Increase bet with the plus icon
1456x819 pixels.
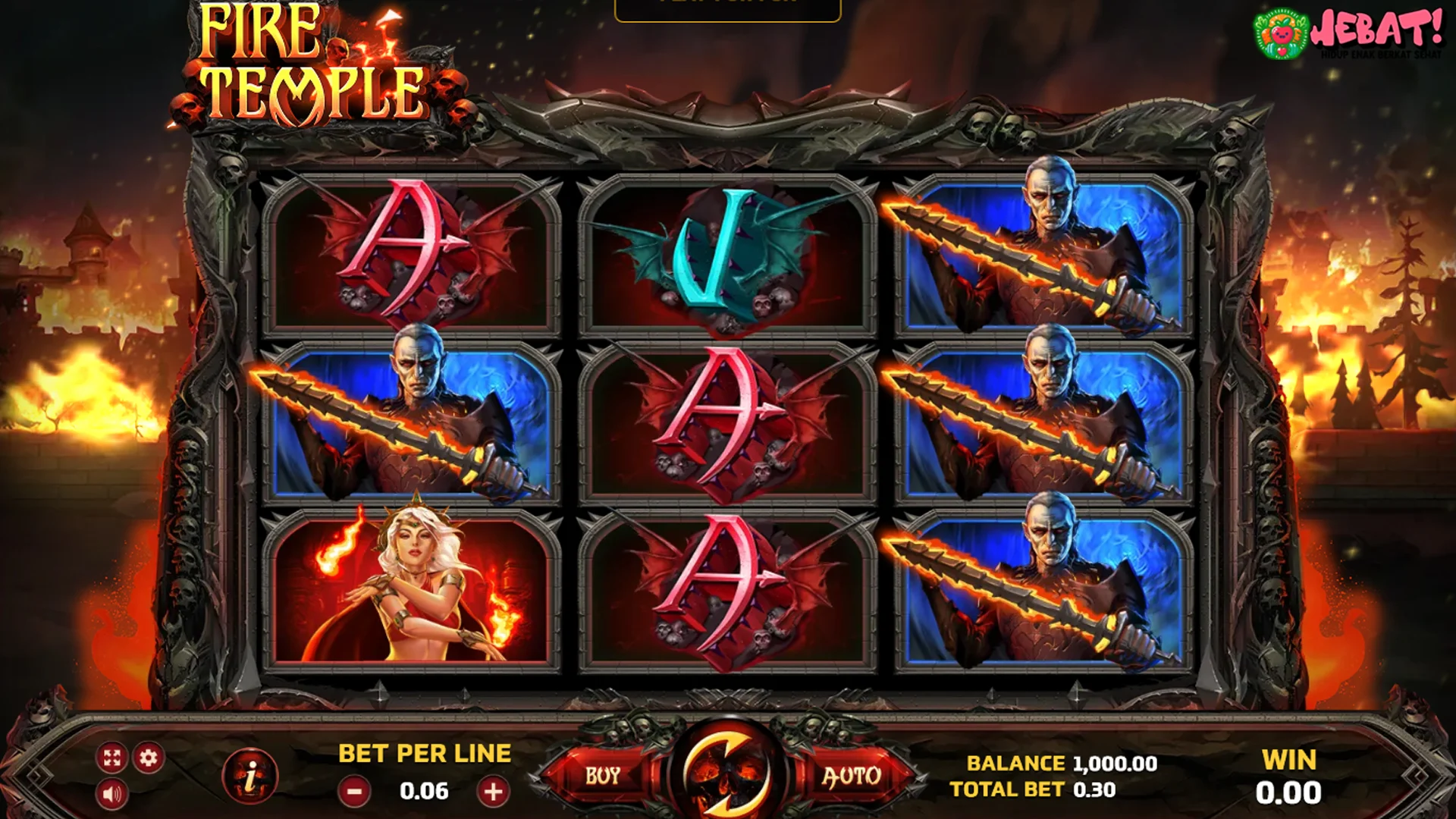pyautogui.click(x=494, y=791)
